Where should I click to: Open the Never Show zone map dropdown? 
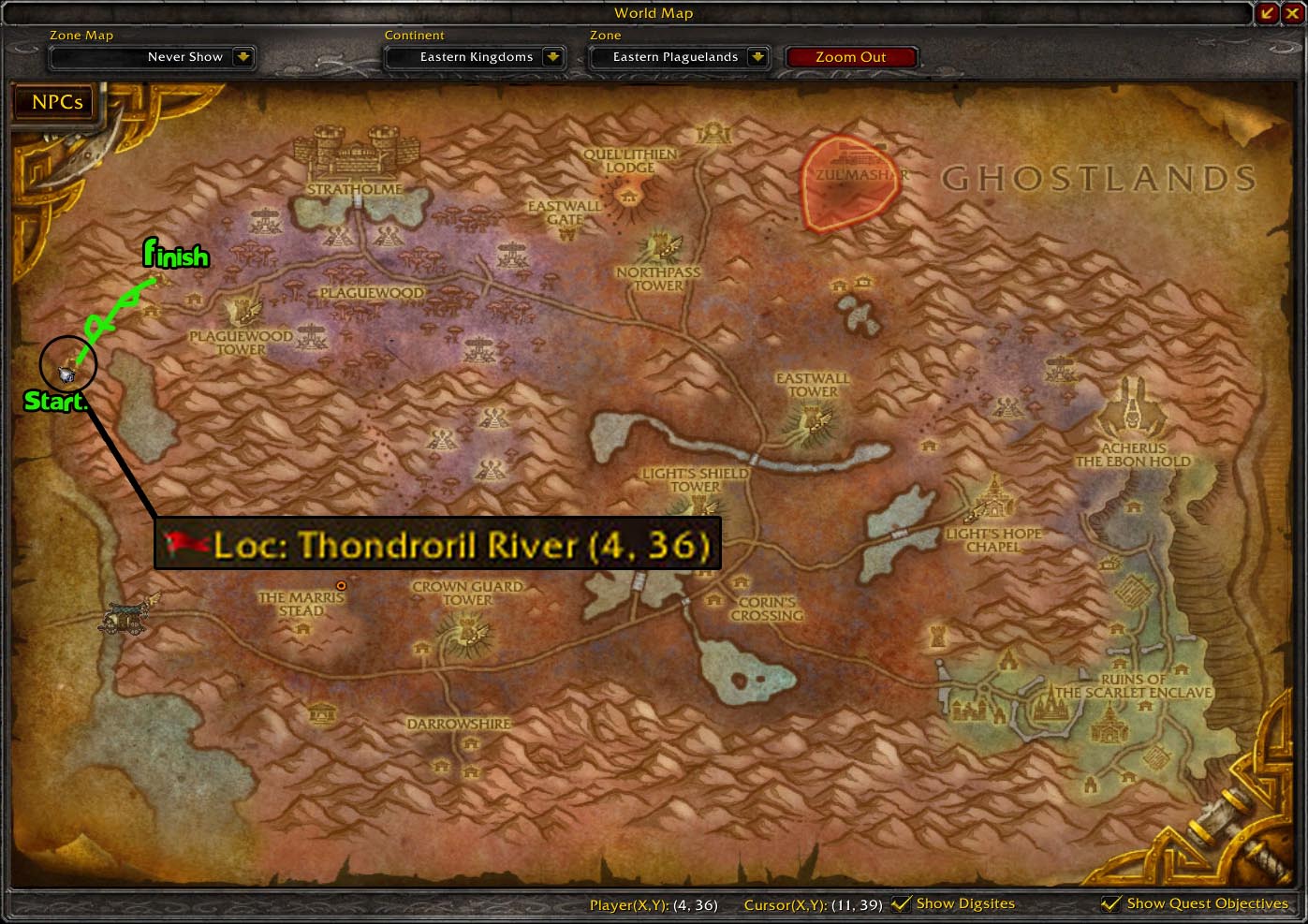point(242,57)
